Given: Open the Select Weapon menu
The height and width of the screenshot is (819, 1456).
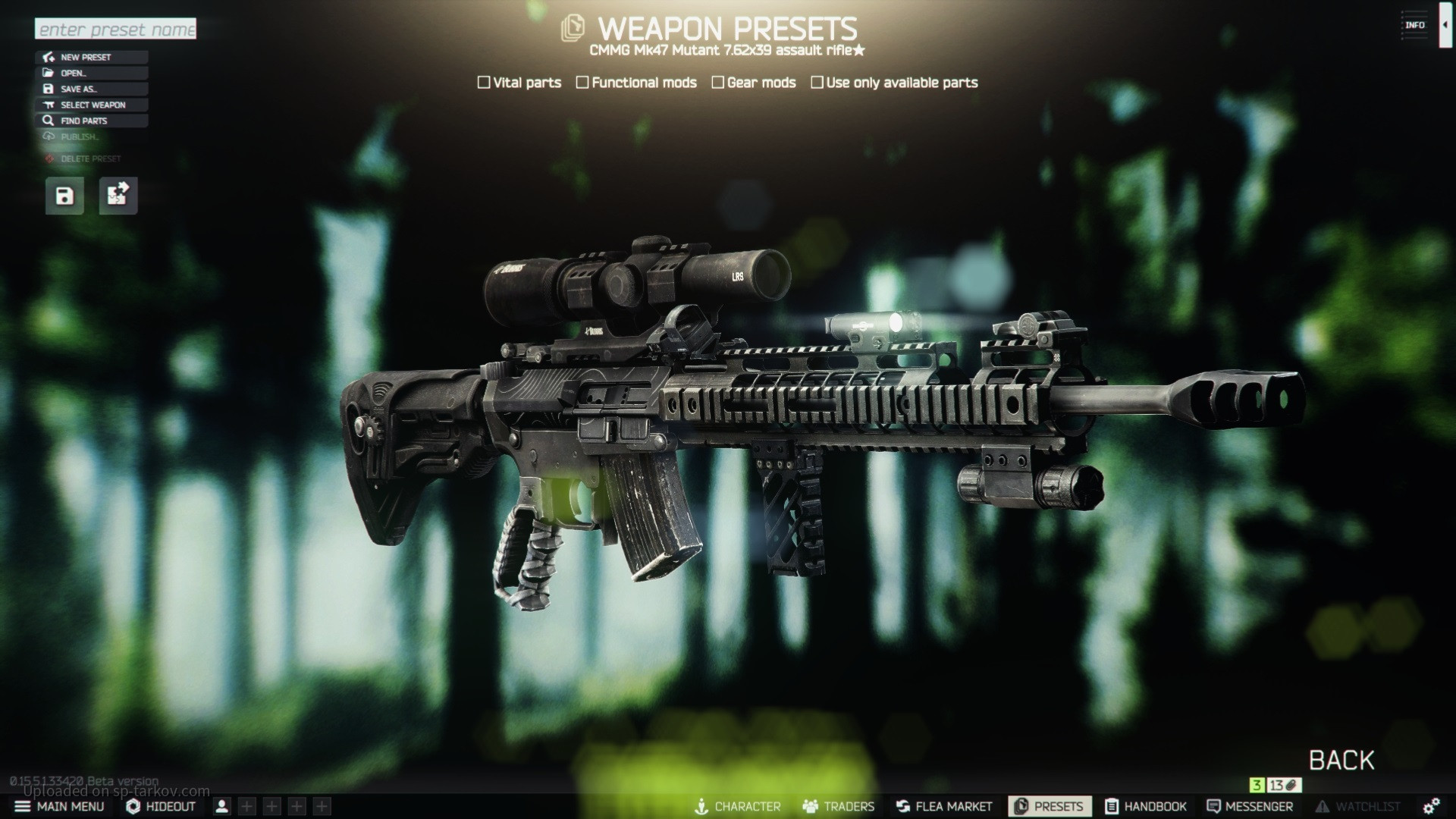Looking at the screenshot, I should (91, 105).
